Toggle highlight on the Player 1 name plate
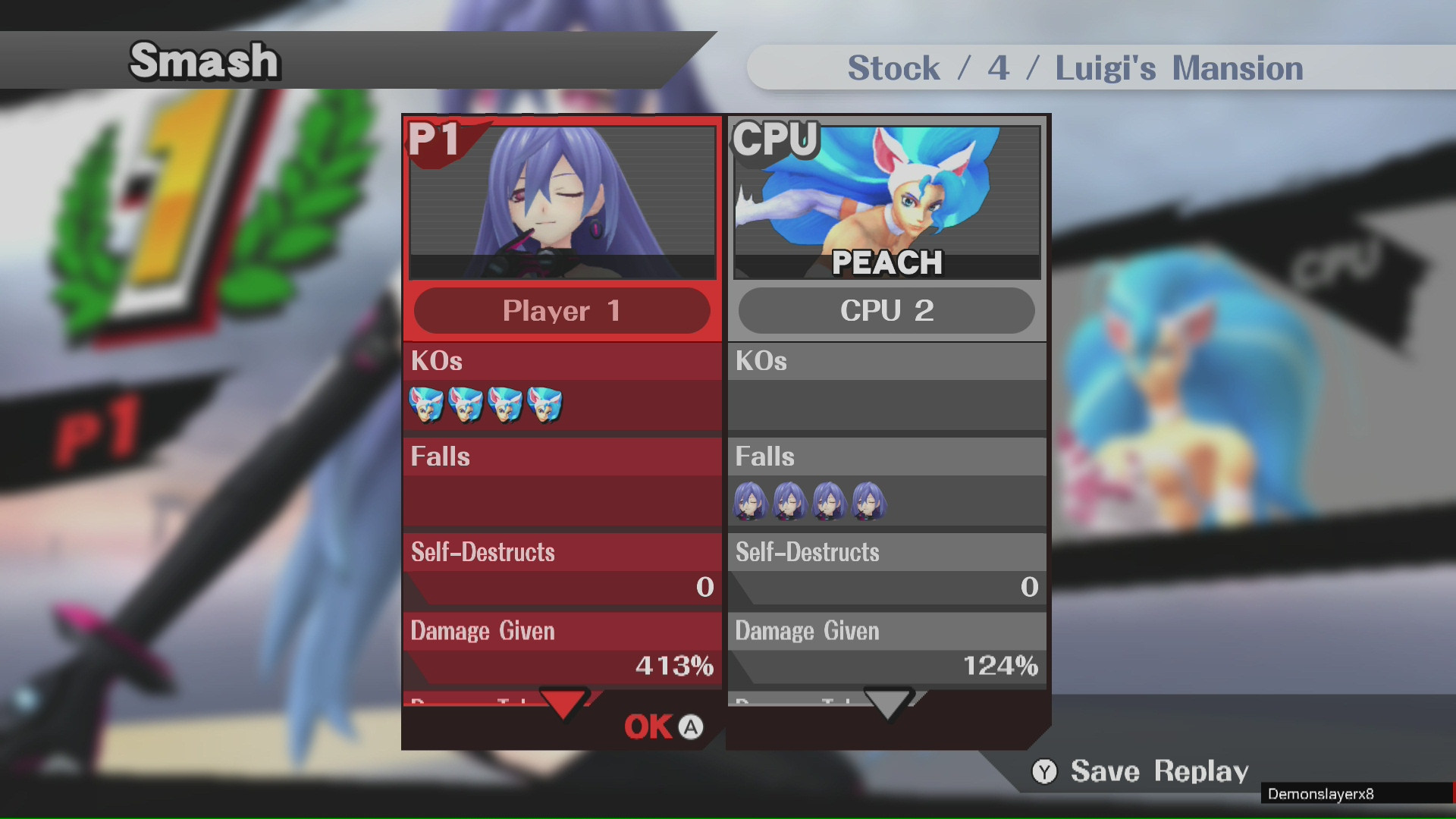 click(x=561, y=311)
